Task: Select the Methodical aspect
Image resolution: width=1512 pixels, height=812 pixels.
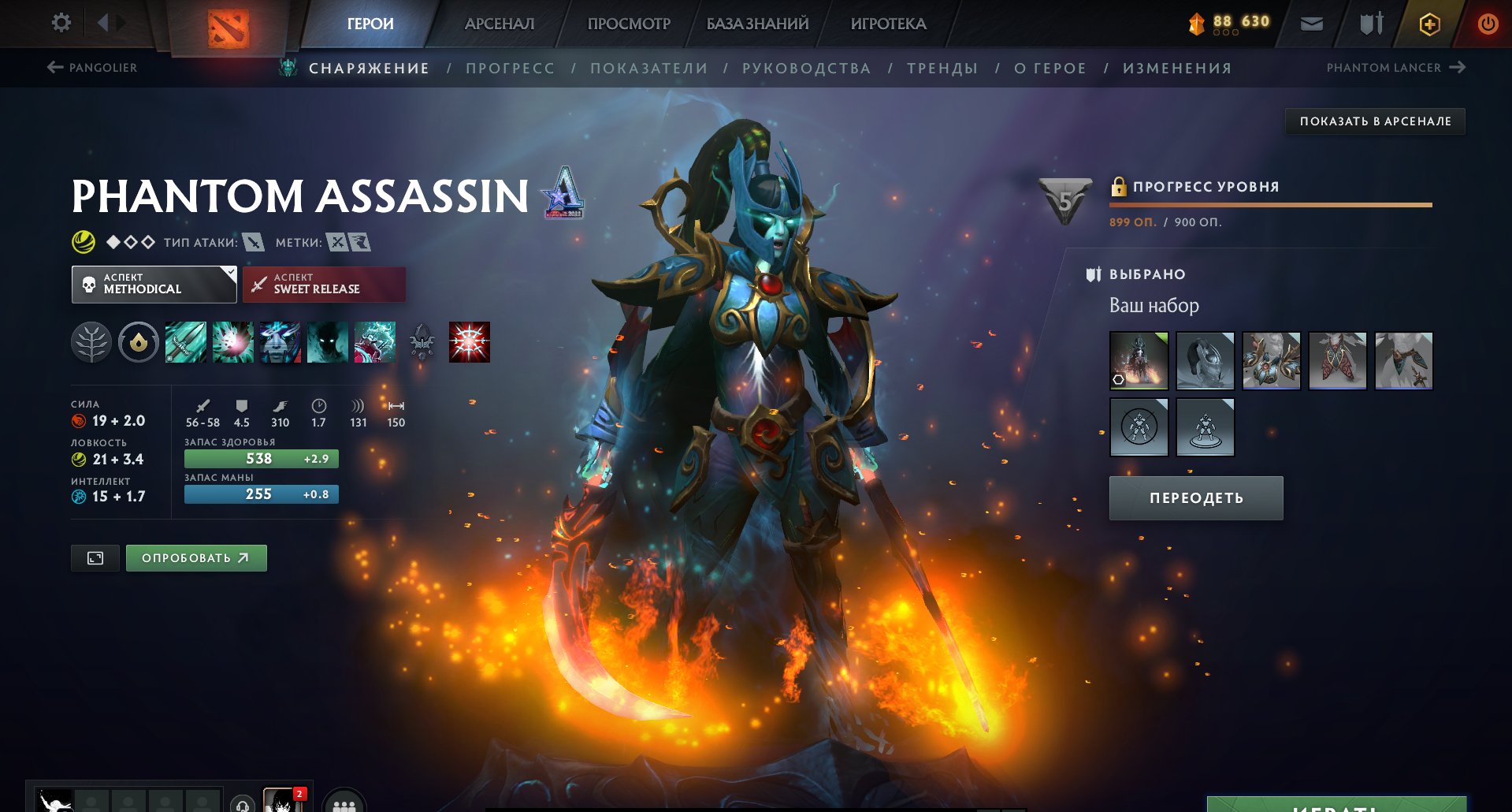Action: coord(154,284)
